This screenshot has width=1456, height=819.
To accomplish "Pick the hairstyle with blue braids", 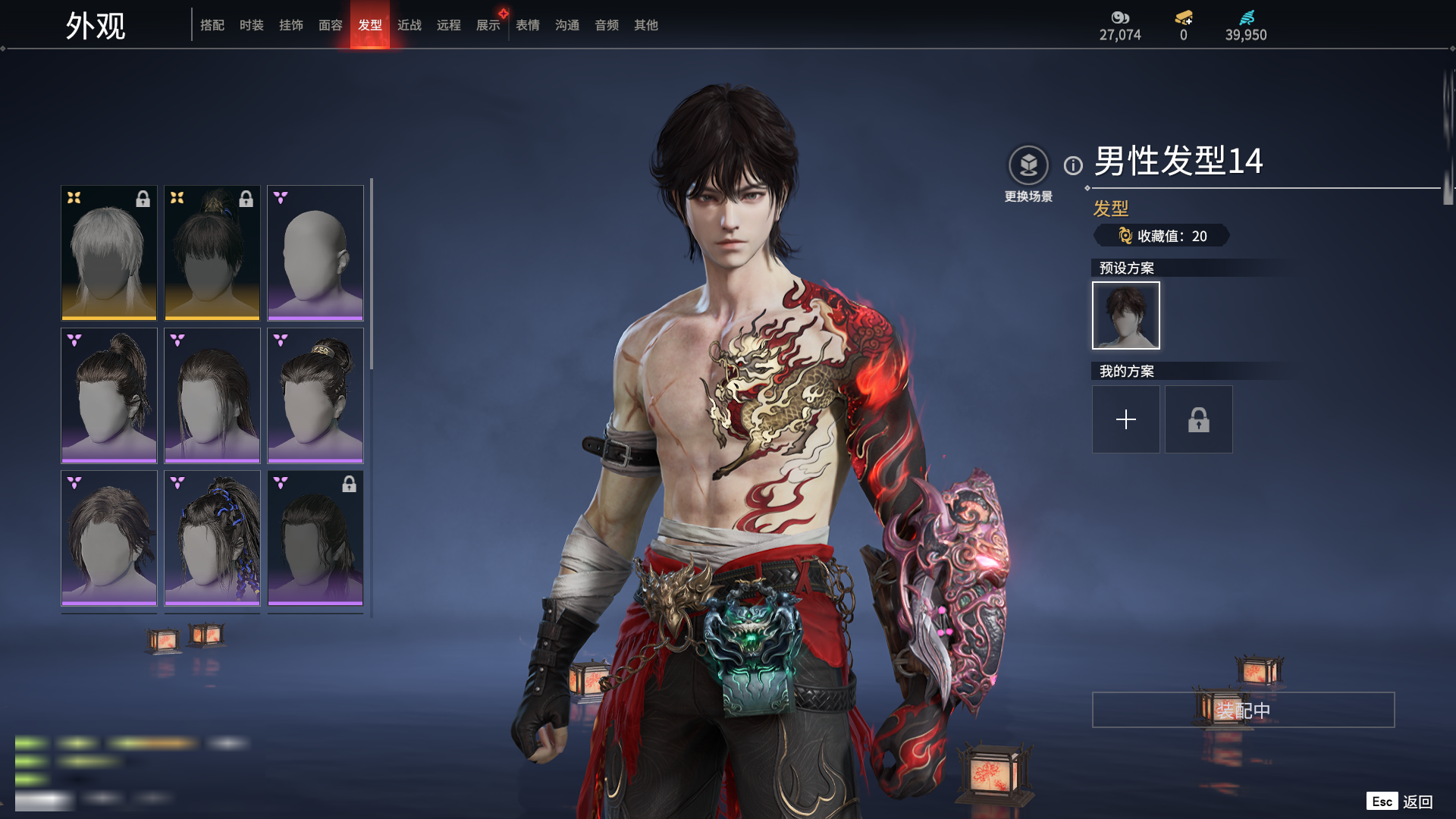I will point(212,538).
